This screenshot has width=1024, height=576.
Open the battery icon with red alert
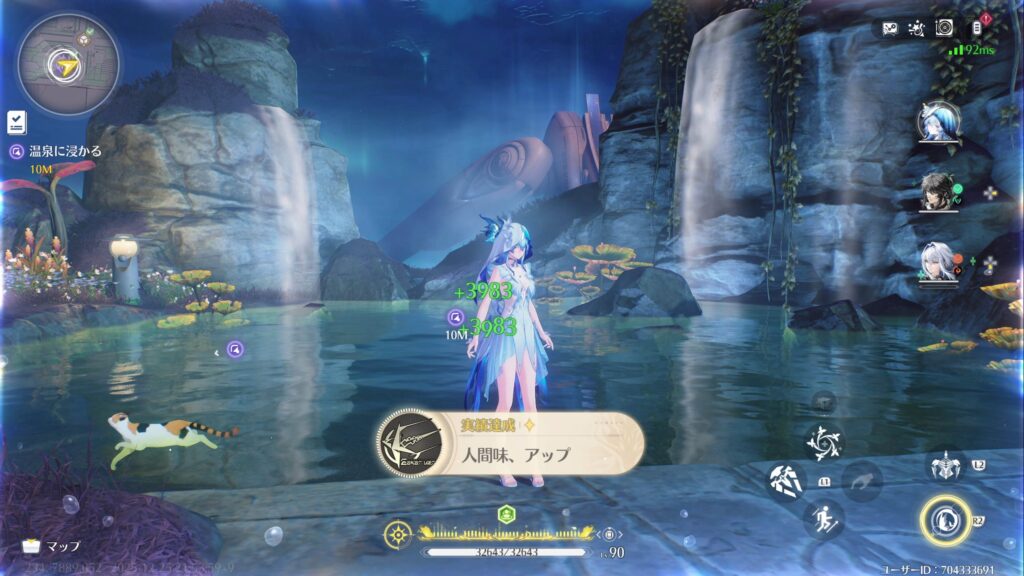tap(977, 27)
